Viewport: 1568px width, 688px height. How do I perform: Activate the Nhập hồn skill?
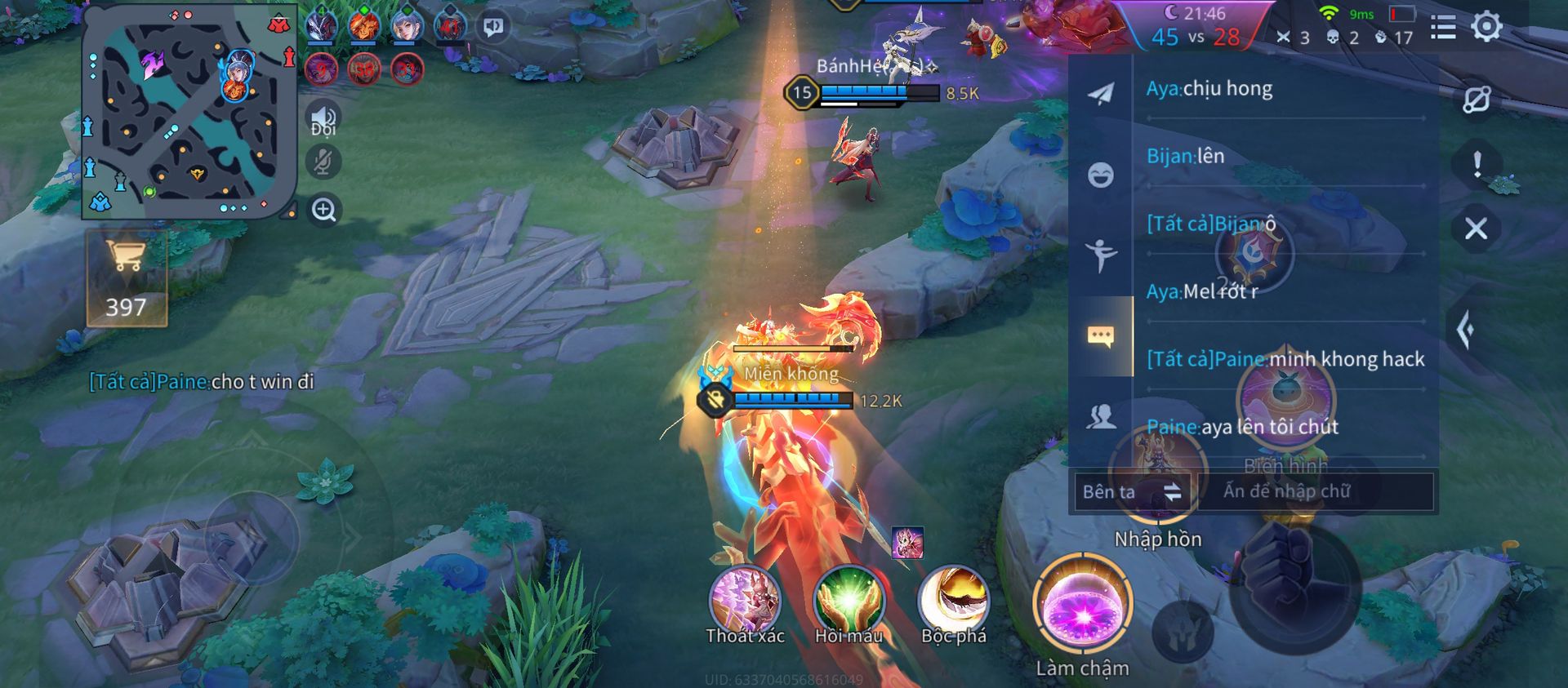click(1158, 482)
